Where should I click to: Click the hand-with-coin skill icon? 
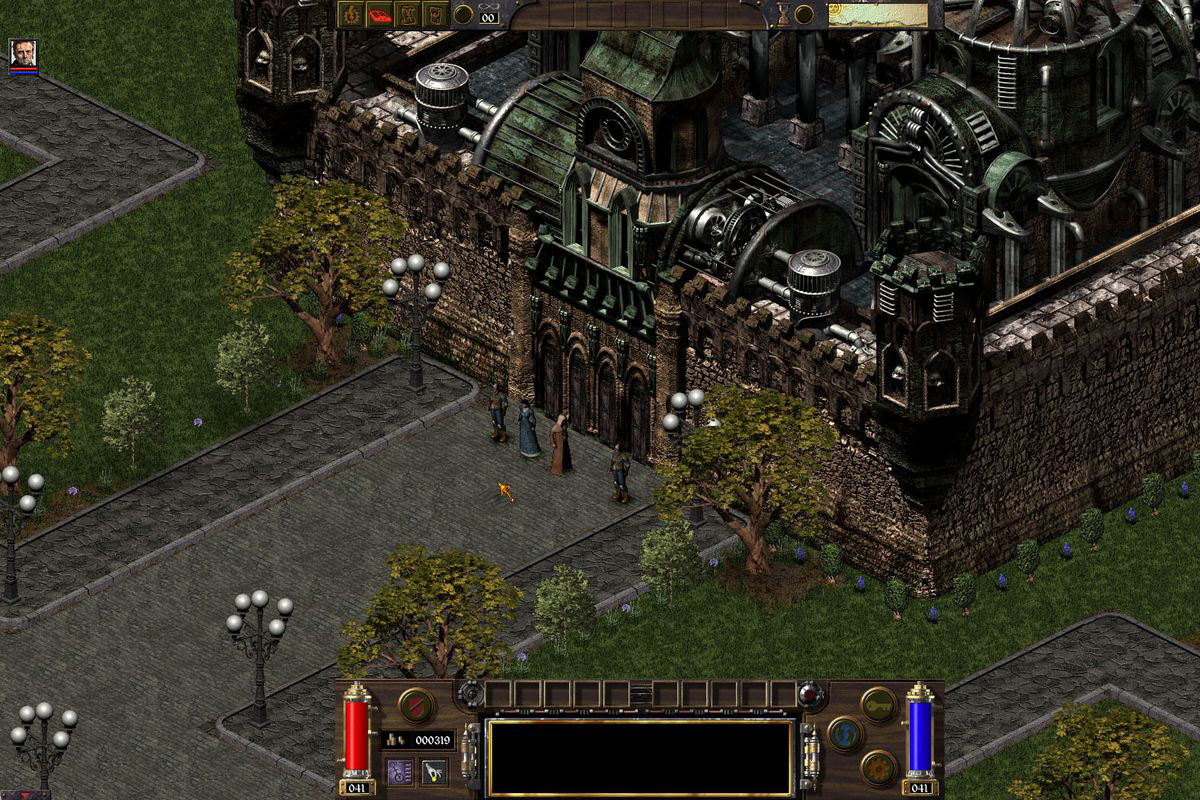434,771
